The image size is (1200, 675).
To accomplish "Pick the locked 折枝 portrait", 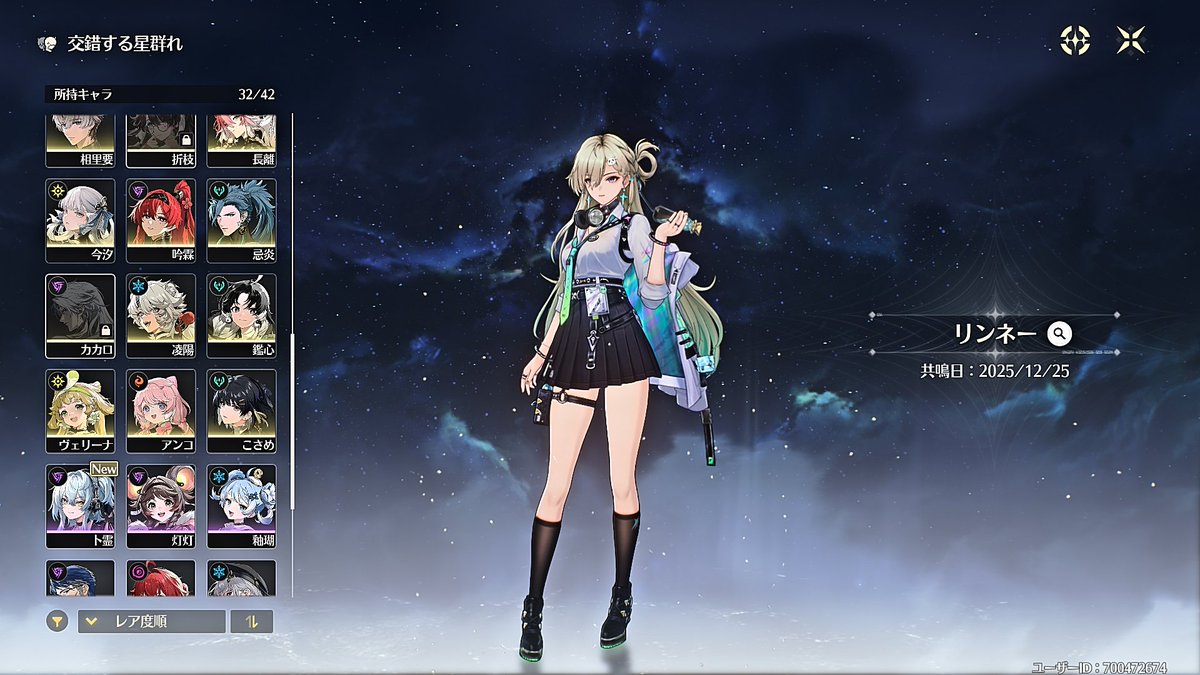I will click(x=161, y=141).
